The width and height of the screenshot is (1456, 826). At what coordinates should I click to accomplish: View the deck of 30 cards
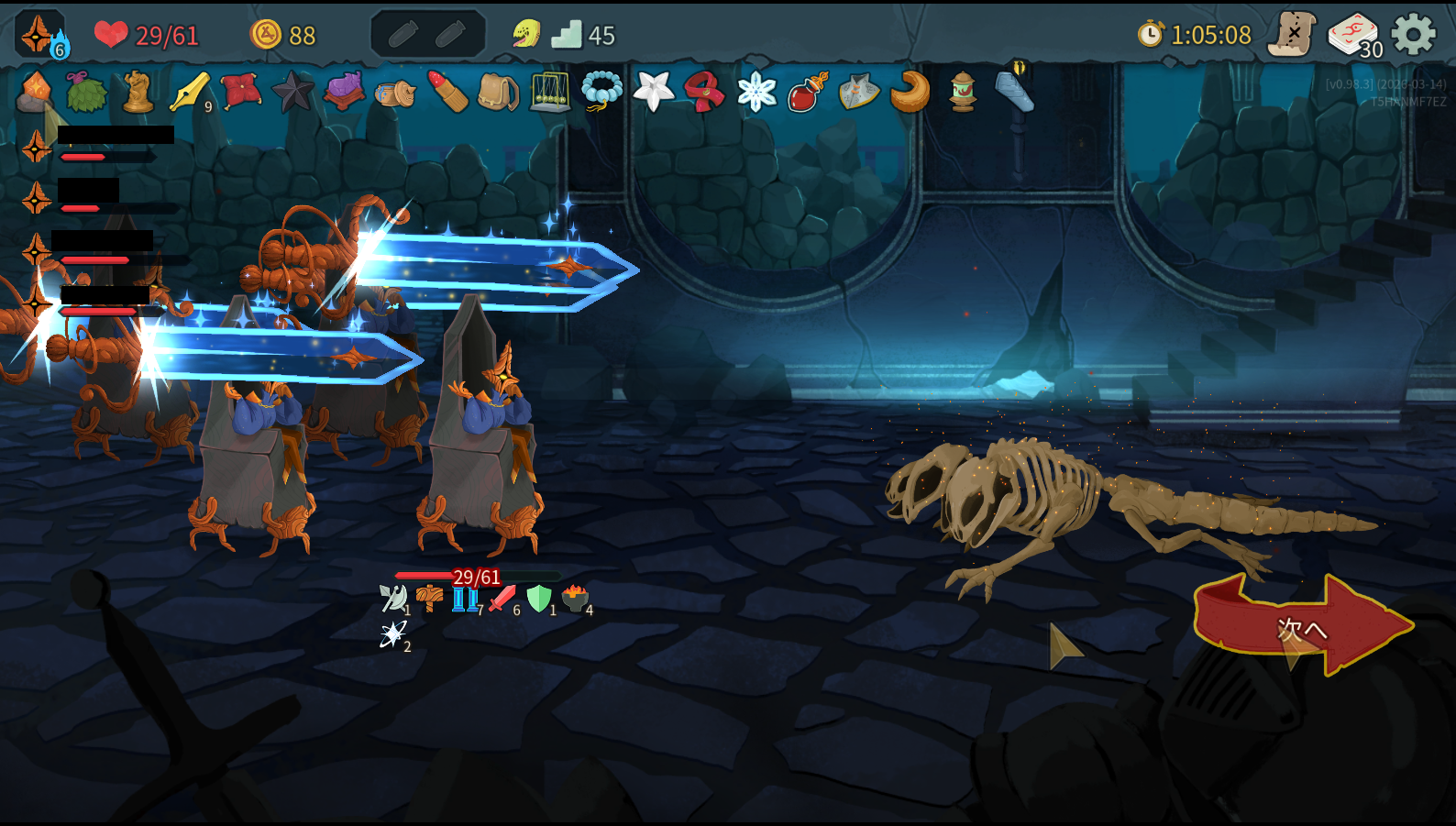(x=1353, y=37)
